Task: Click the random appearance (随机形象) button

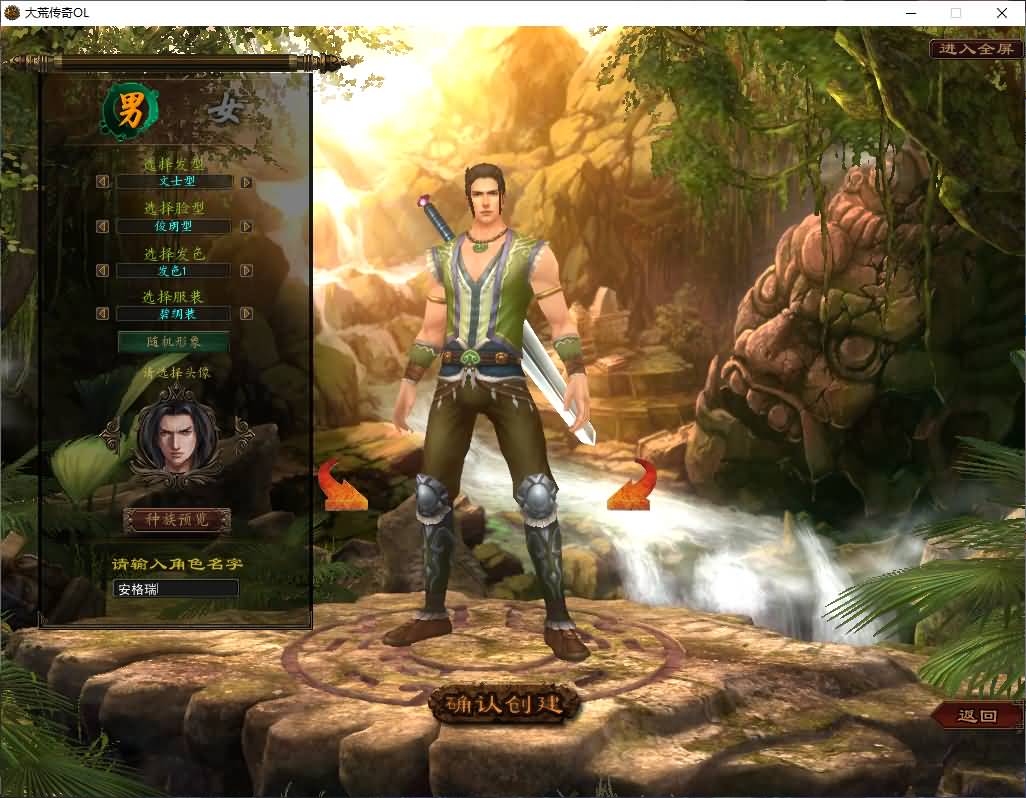Action: click(x=173, y=342)
